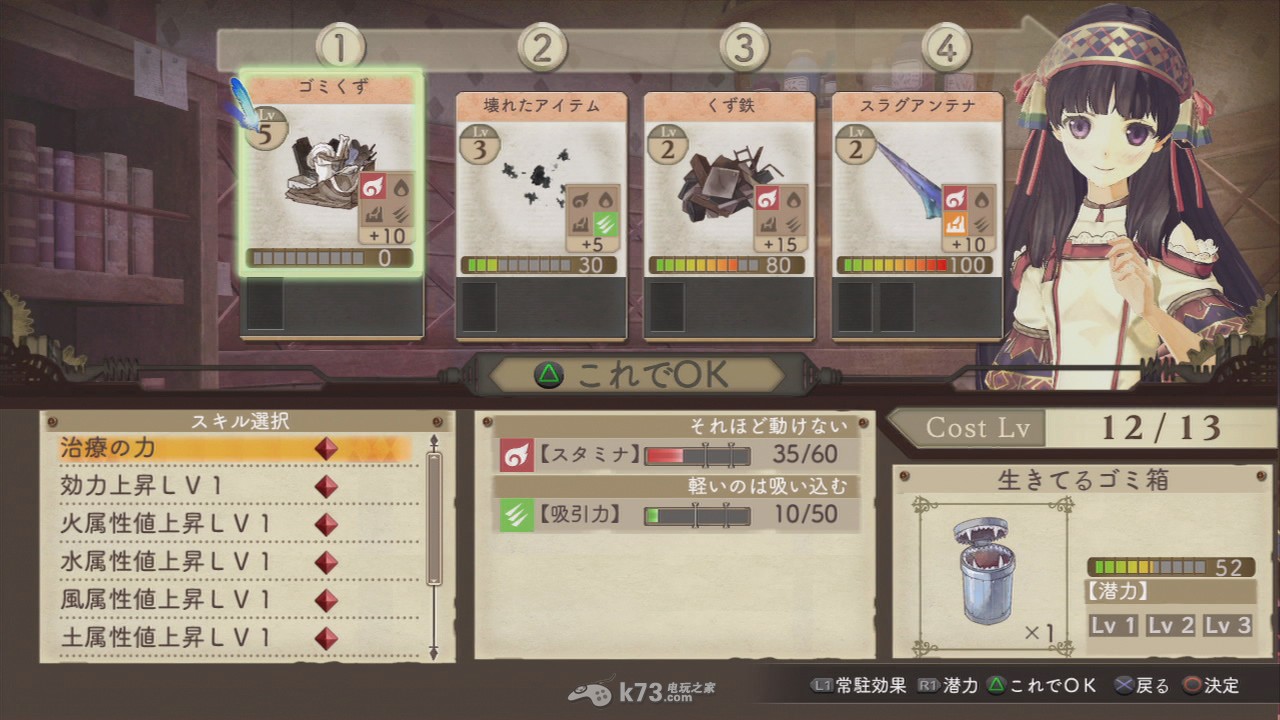Click the skill list scrollbar
The width and height of the screenshot is (1280, 720).
(434, 520)
